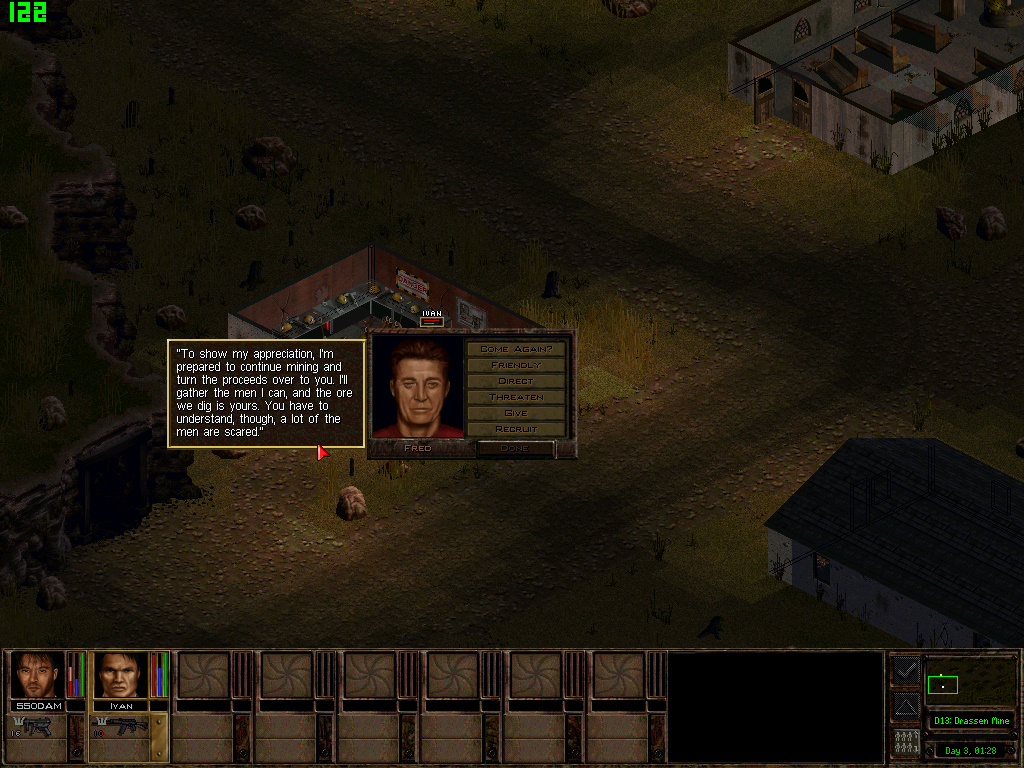End the conversation with Done
Viewport: 1024px width, 768px height.
pyautogui.click(x=516, y=448)
